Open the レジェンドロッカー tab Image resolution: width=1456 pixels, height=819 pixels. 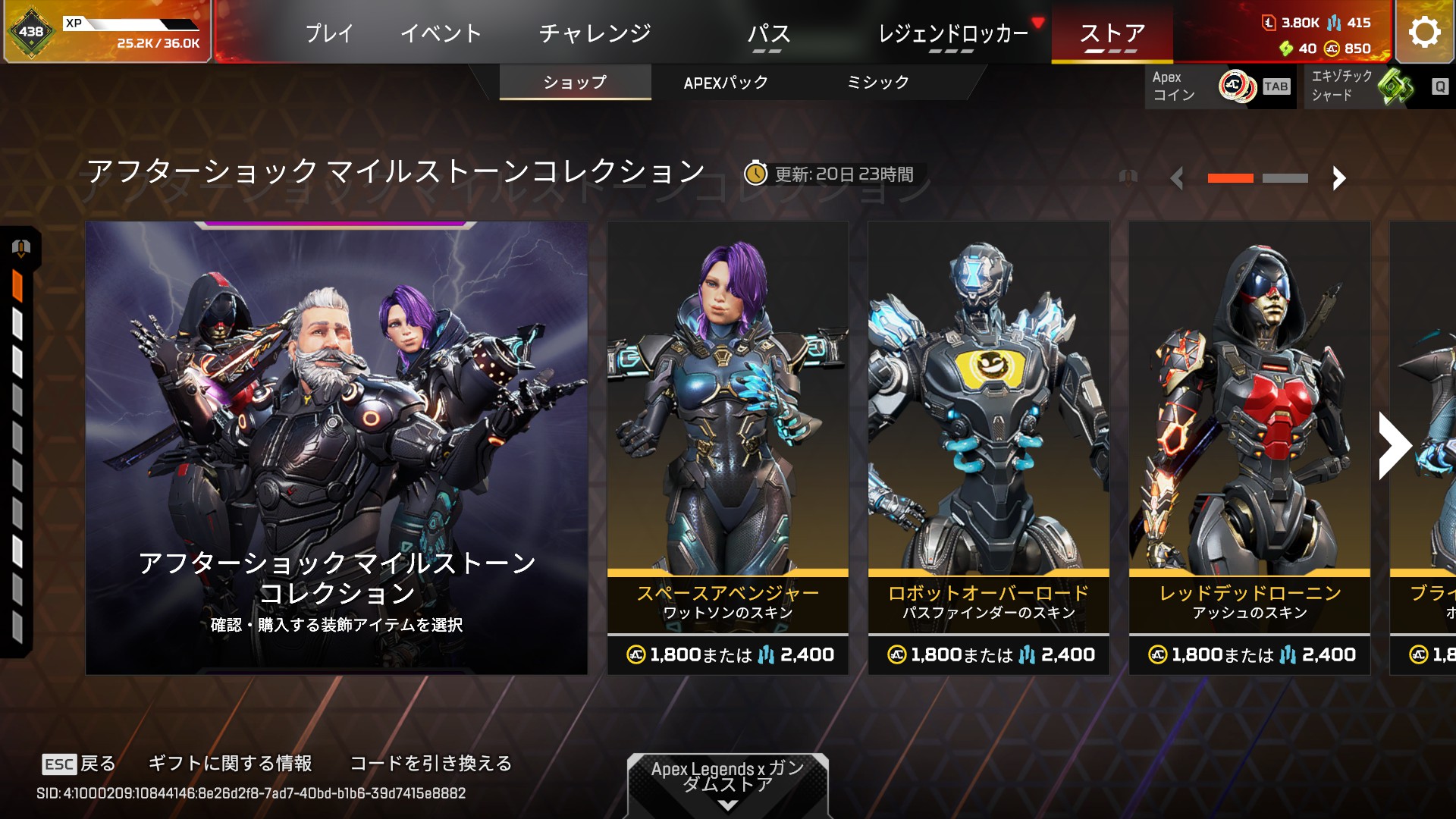[x=952, y=33]
